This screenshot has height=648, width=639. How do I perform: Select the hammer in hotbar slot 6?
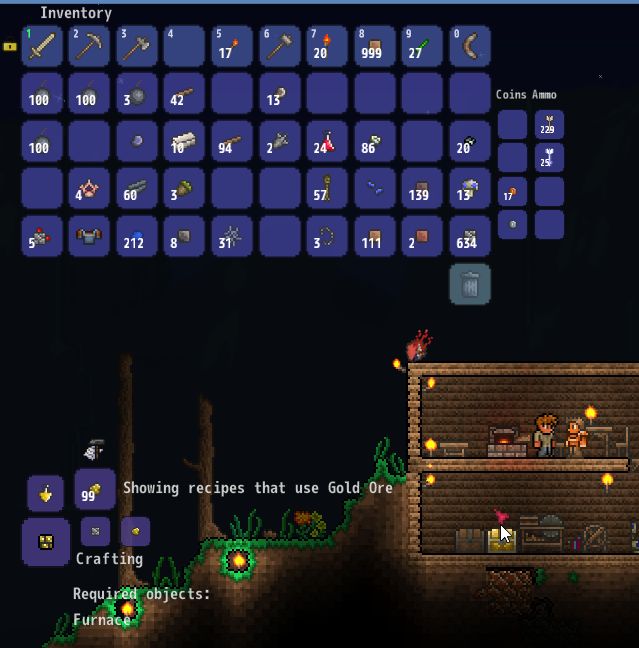point(280,46)
